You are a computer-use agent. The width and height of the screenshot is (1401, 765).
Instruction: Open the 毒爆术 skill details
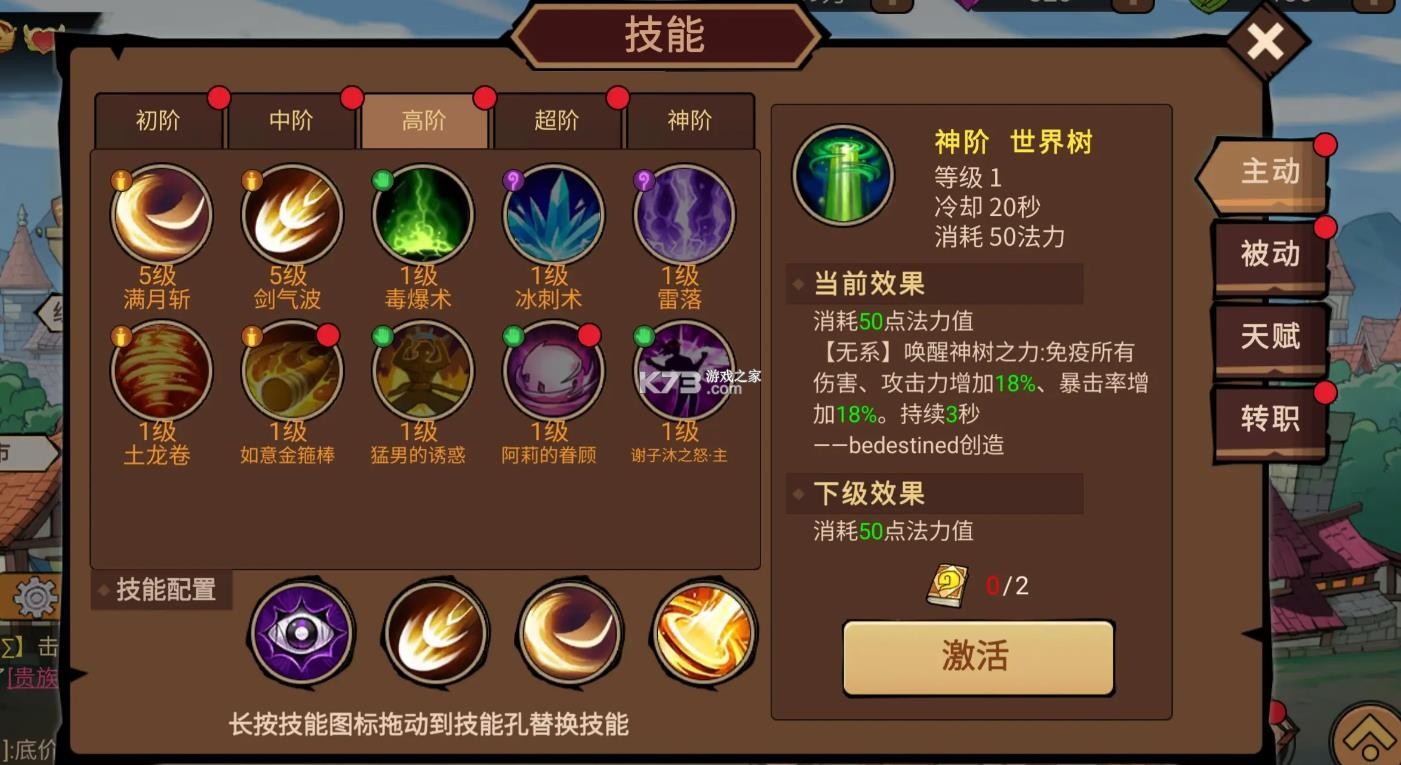(x=421, y=214)
